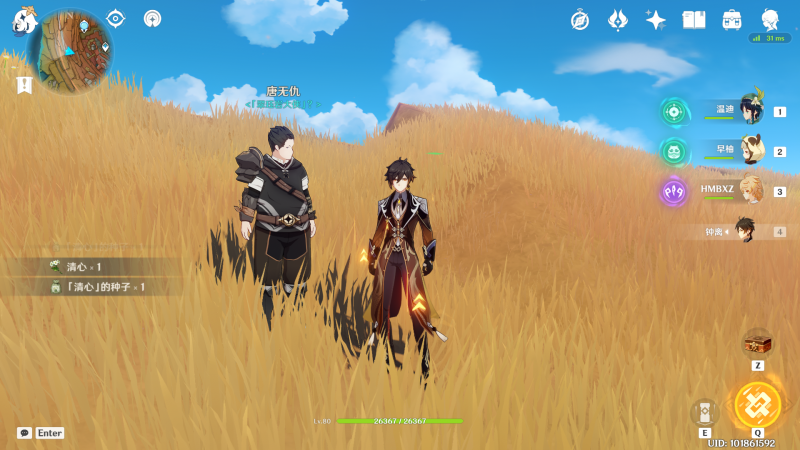Open the quest bookmark icon below the minimap
Image resolution: width=800 pixels, height=450 pixels.
[24, 85]
